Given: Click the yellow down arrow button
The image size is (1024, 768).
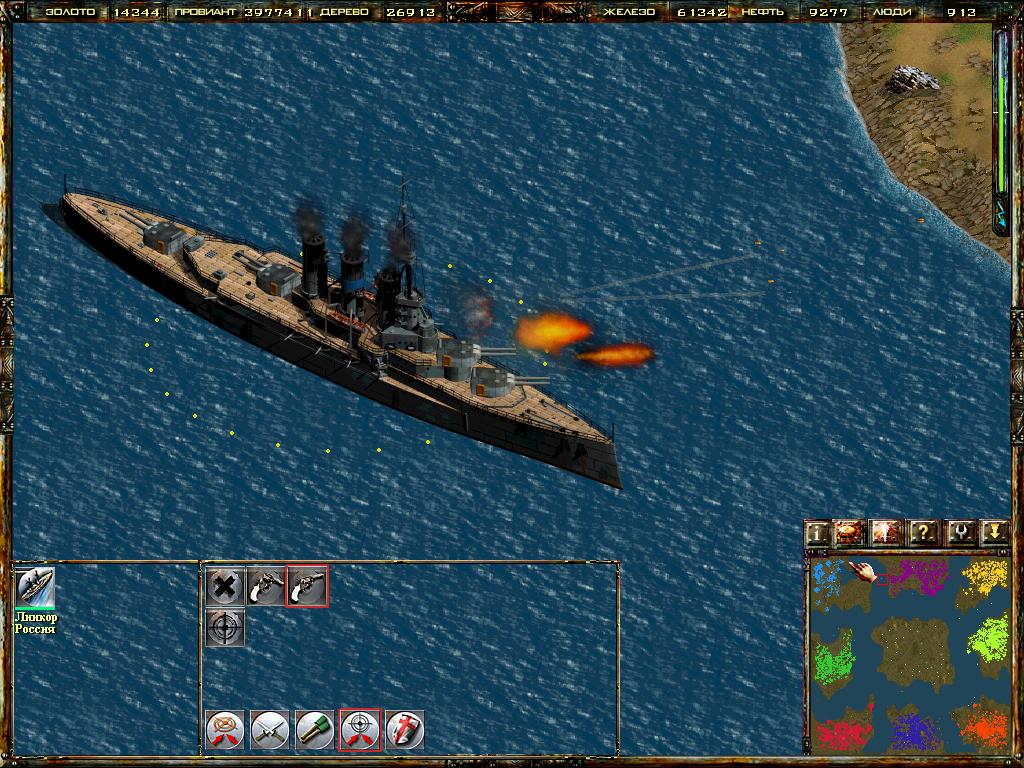Looking at the screenshot, I should [x=993, y=533].
